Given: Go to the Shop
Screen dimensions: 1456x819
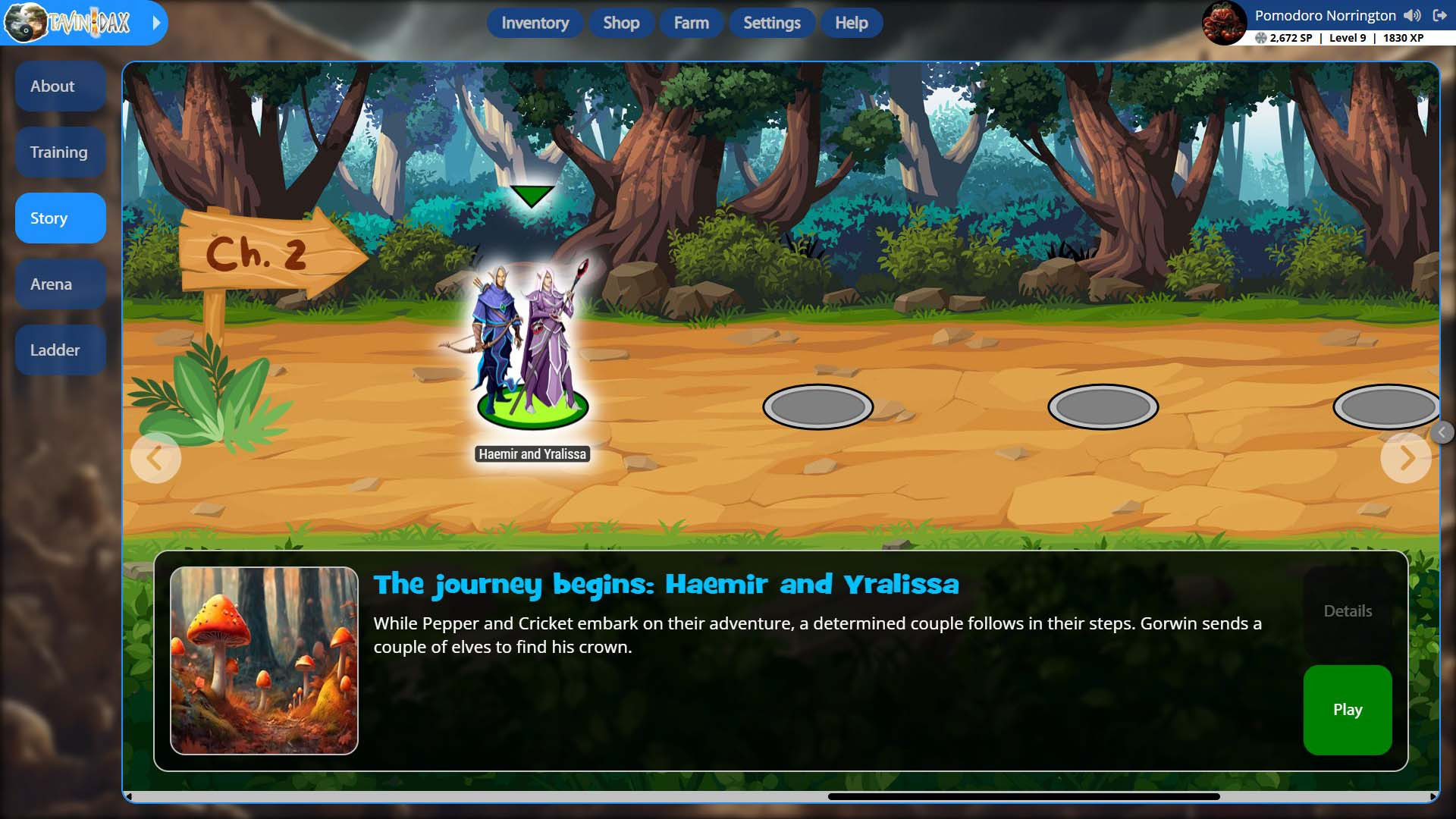Looking at the screenshot, I should 621,23.
